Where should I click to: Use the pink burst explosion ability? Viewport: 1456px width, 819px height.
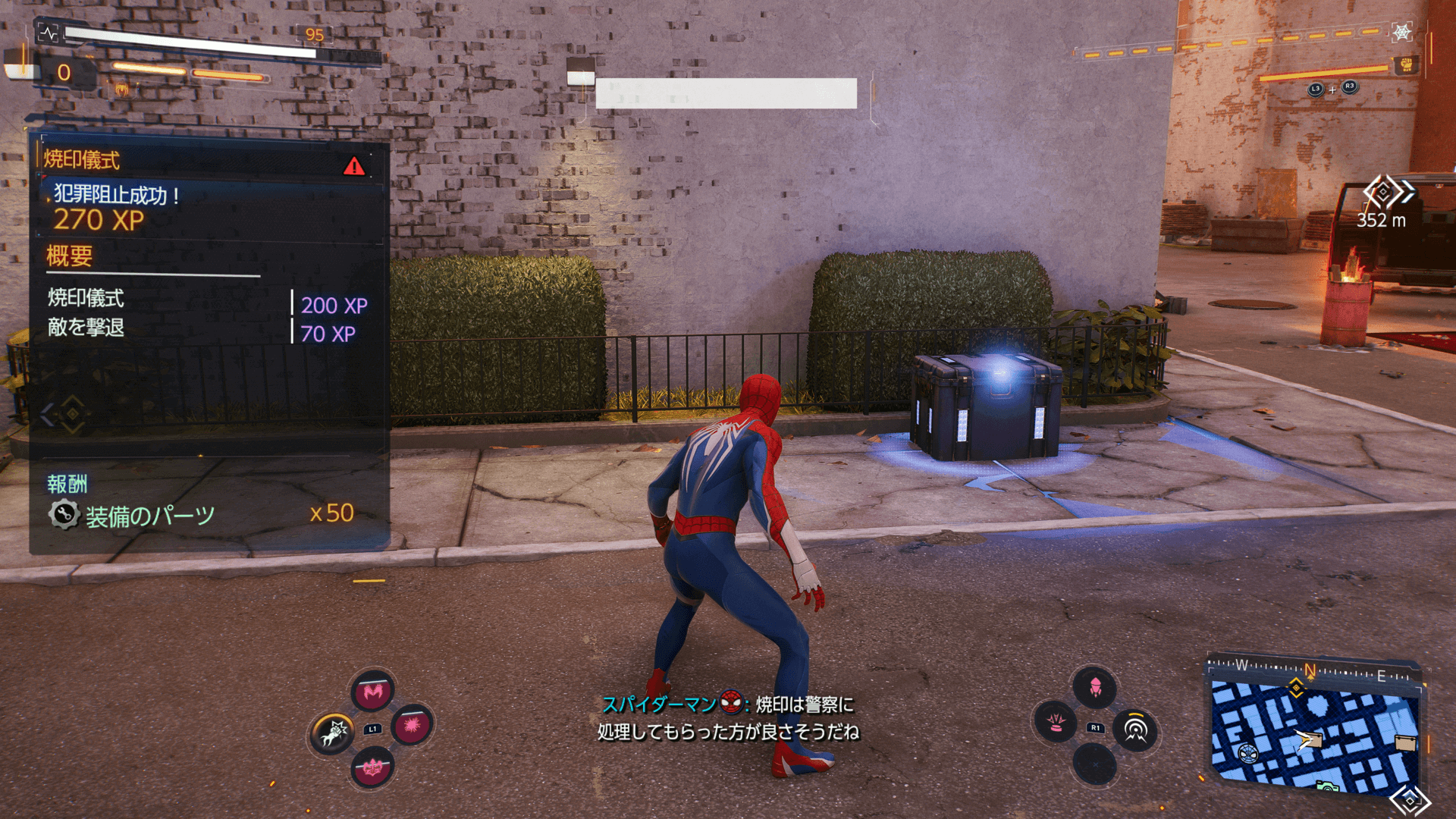pos(412,726)
